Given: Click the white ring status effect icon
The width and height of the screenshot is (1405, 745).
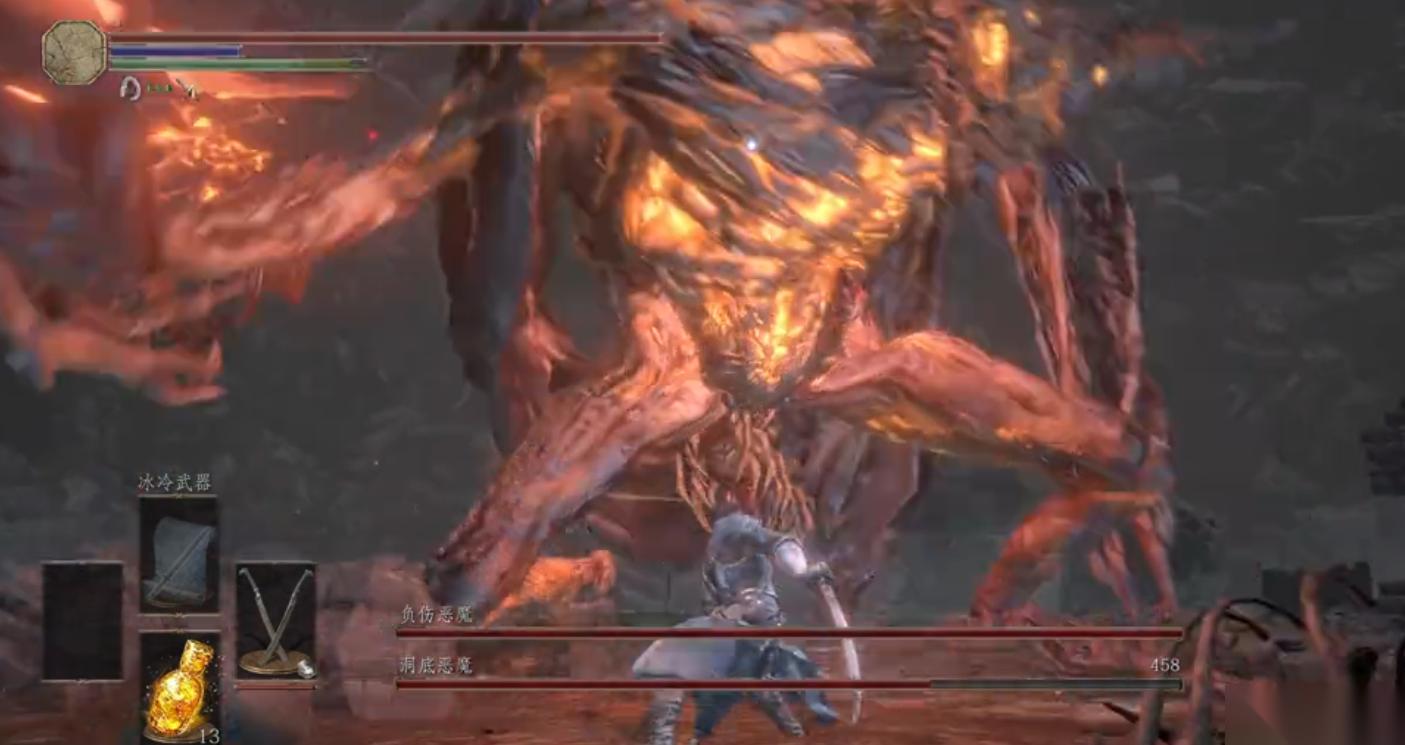Looking at the screenshot, I should coord(129,89).
